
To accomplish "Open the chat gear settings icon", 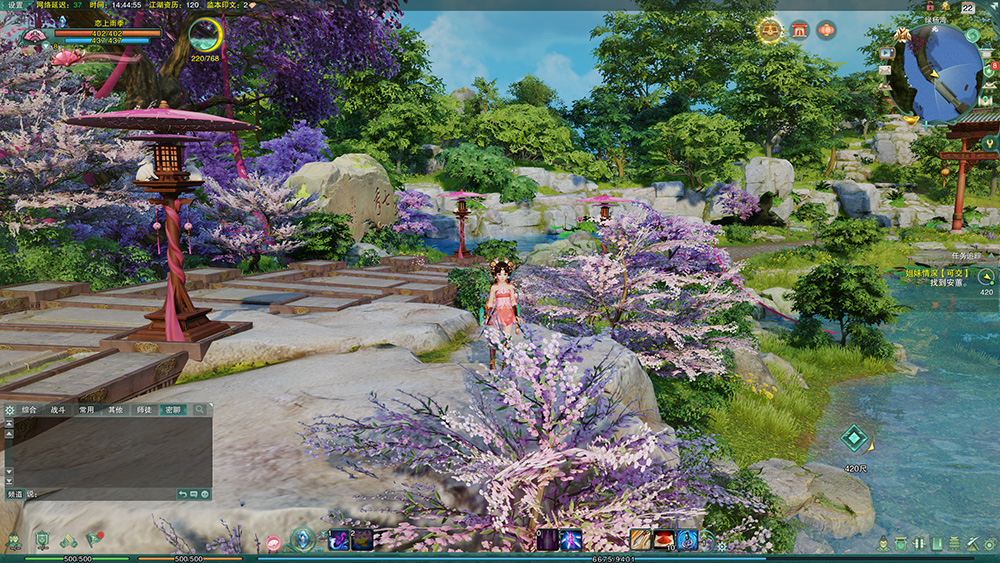I will click(10, 410).
